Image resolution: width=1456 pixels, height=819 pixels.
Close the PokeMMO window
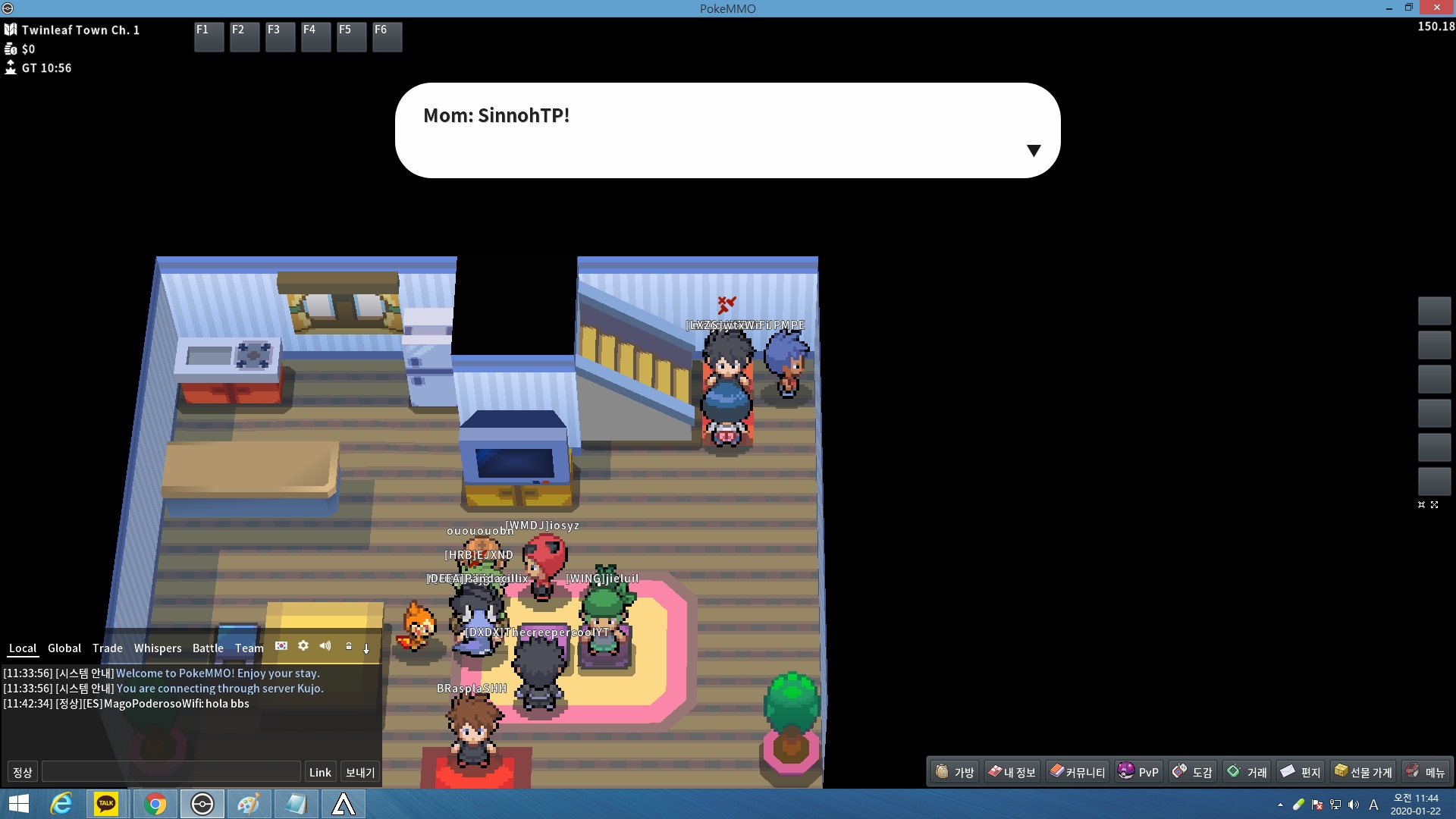1436,8
